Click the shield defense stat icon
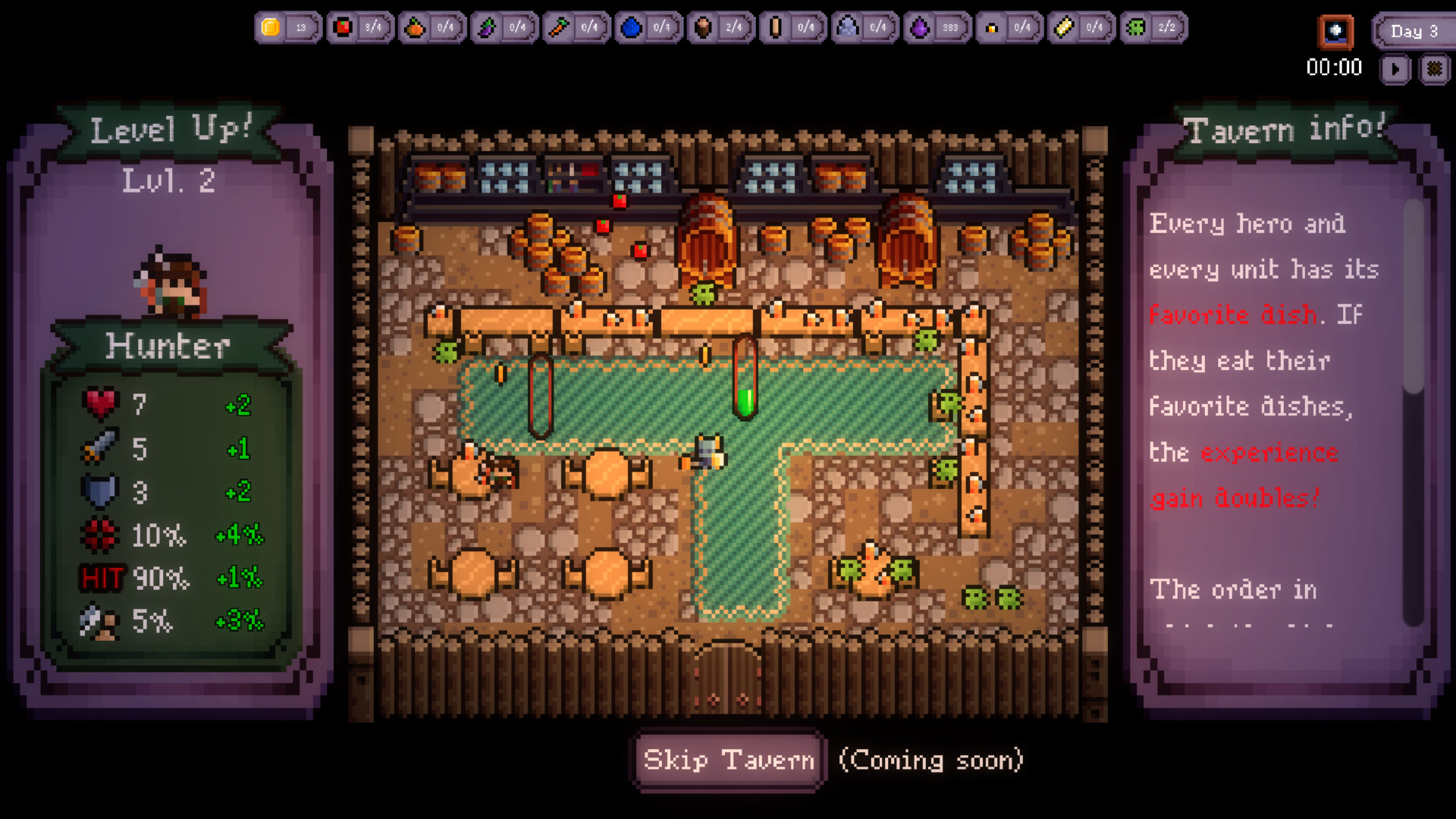 pyautogui.click(x=98, y=491)
